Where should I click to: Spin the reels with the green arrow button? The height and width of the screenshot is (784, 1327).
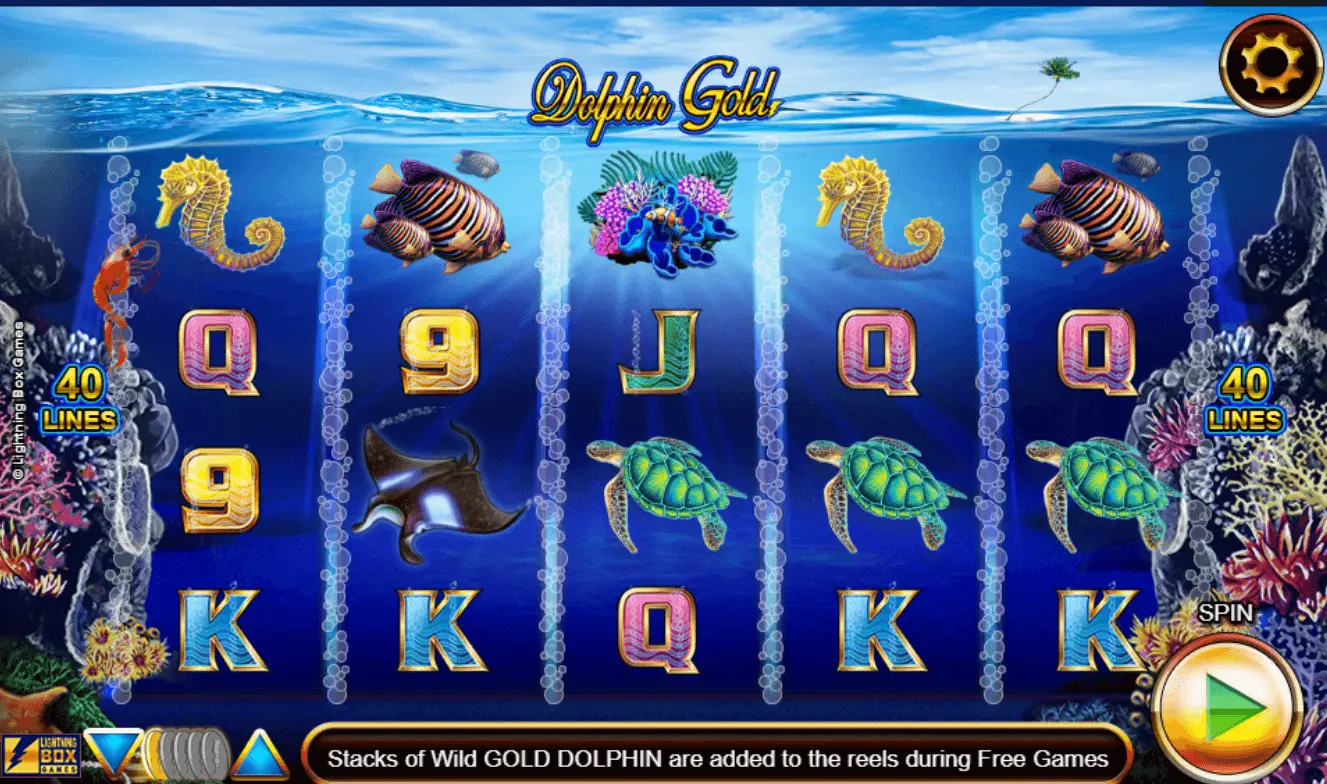[x=1229, y=708]
